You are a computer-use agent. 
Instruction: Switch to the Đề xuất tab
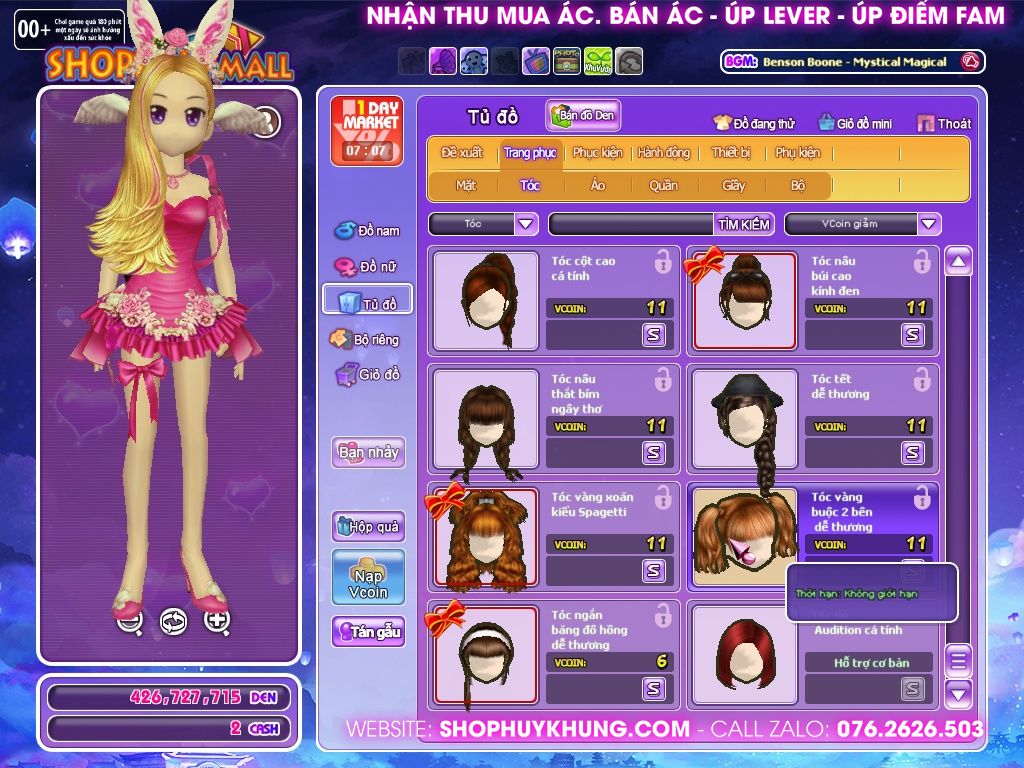pyautogui.click(x=461, y=153)
